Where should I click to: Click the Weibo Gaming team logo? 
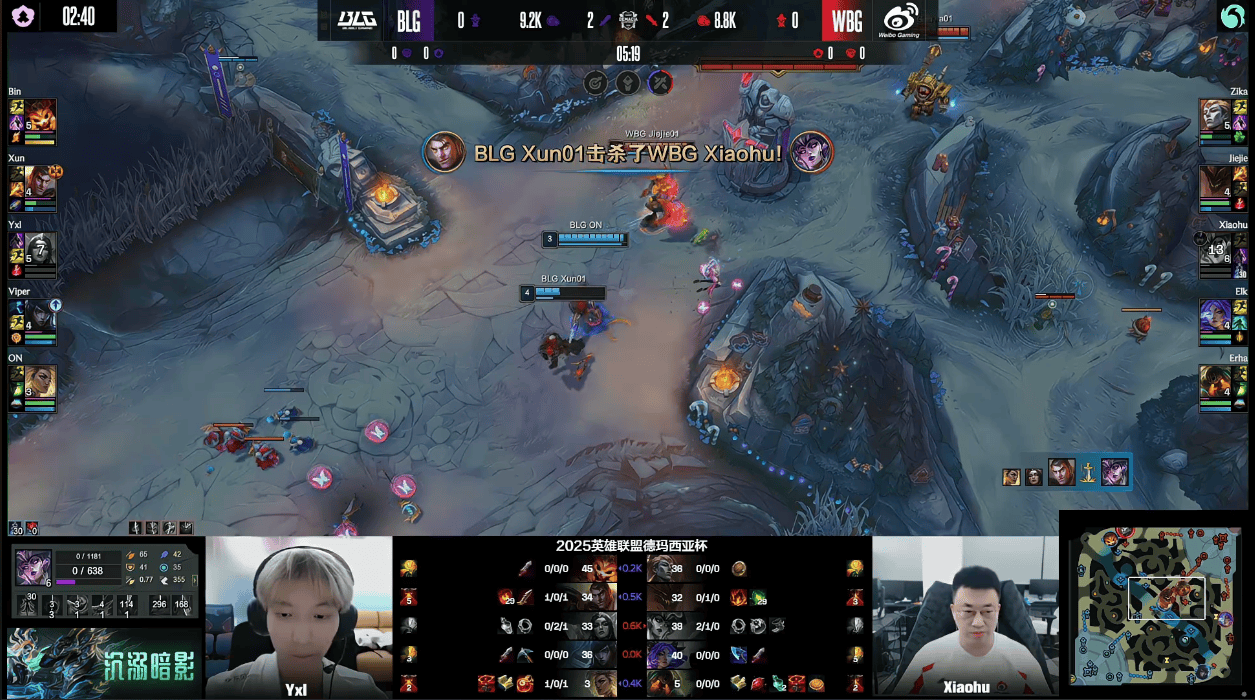click(x=901, y=20)
